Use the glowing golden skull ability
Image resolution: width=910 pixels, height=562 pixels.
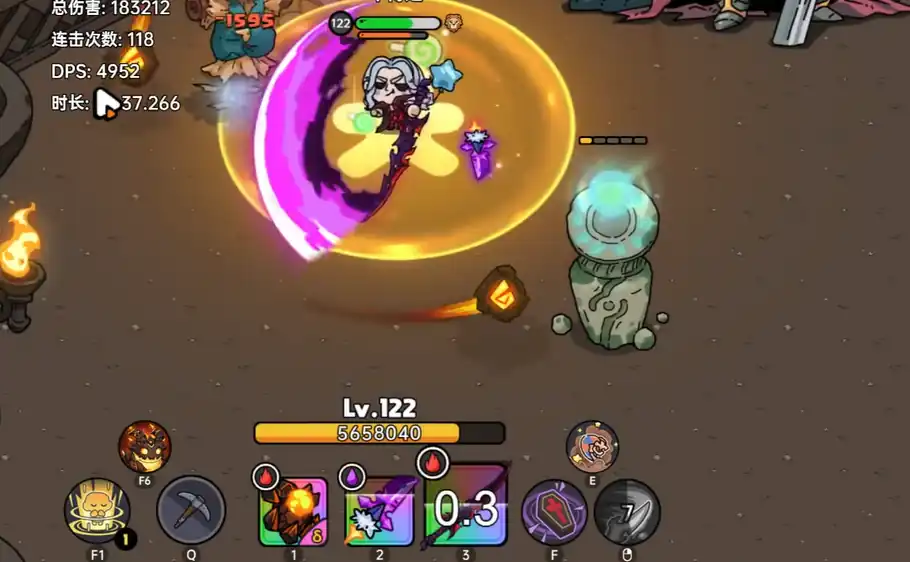coord(97,511)
